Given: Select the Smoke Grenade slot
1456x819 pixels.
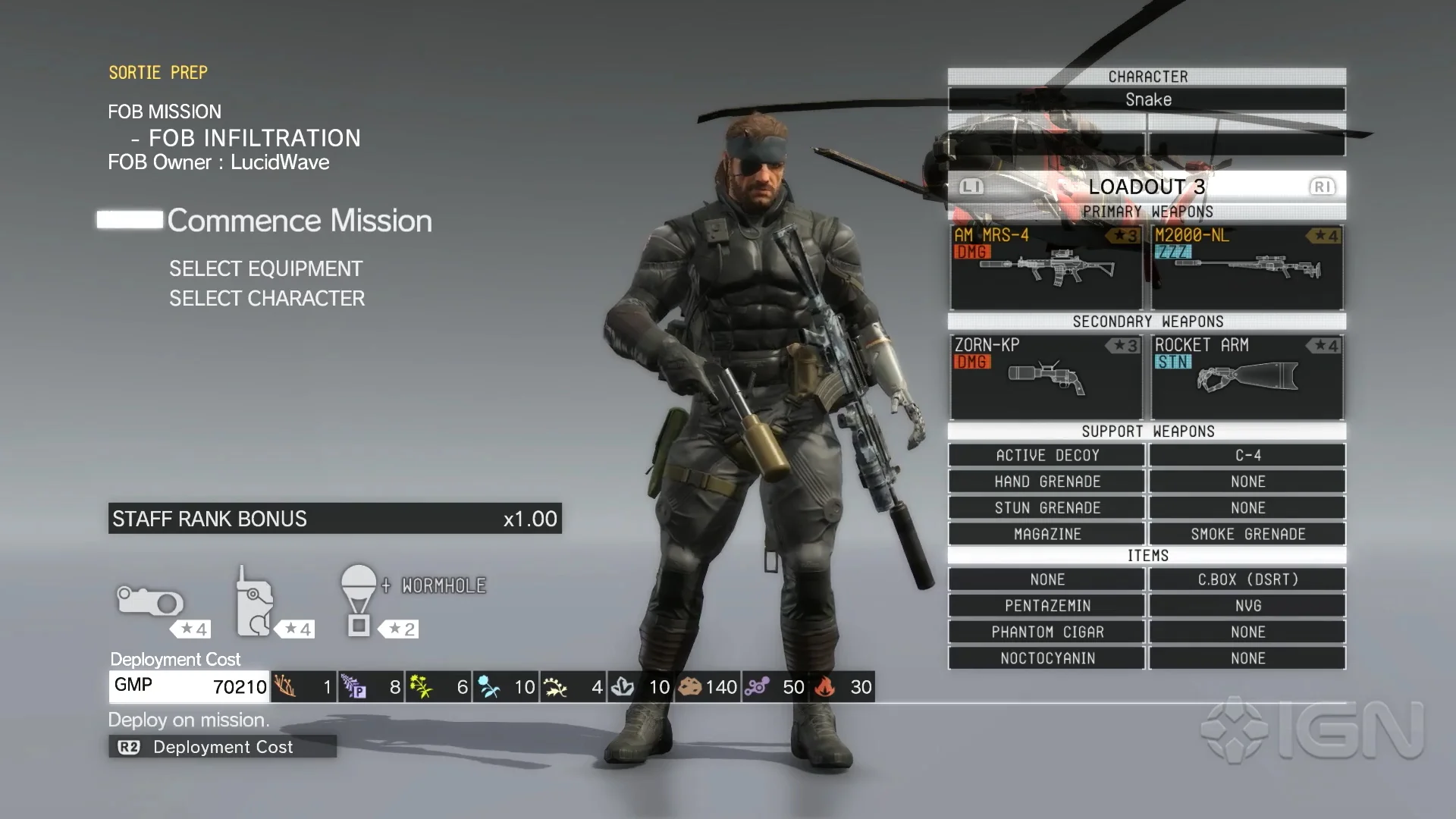Looking at the screenshot, I should [x=1247, y=534].
